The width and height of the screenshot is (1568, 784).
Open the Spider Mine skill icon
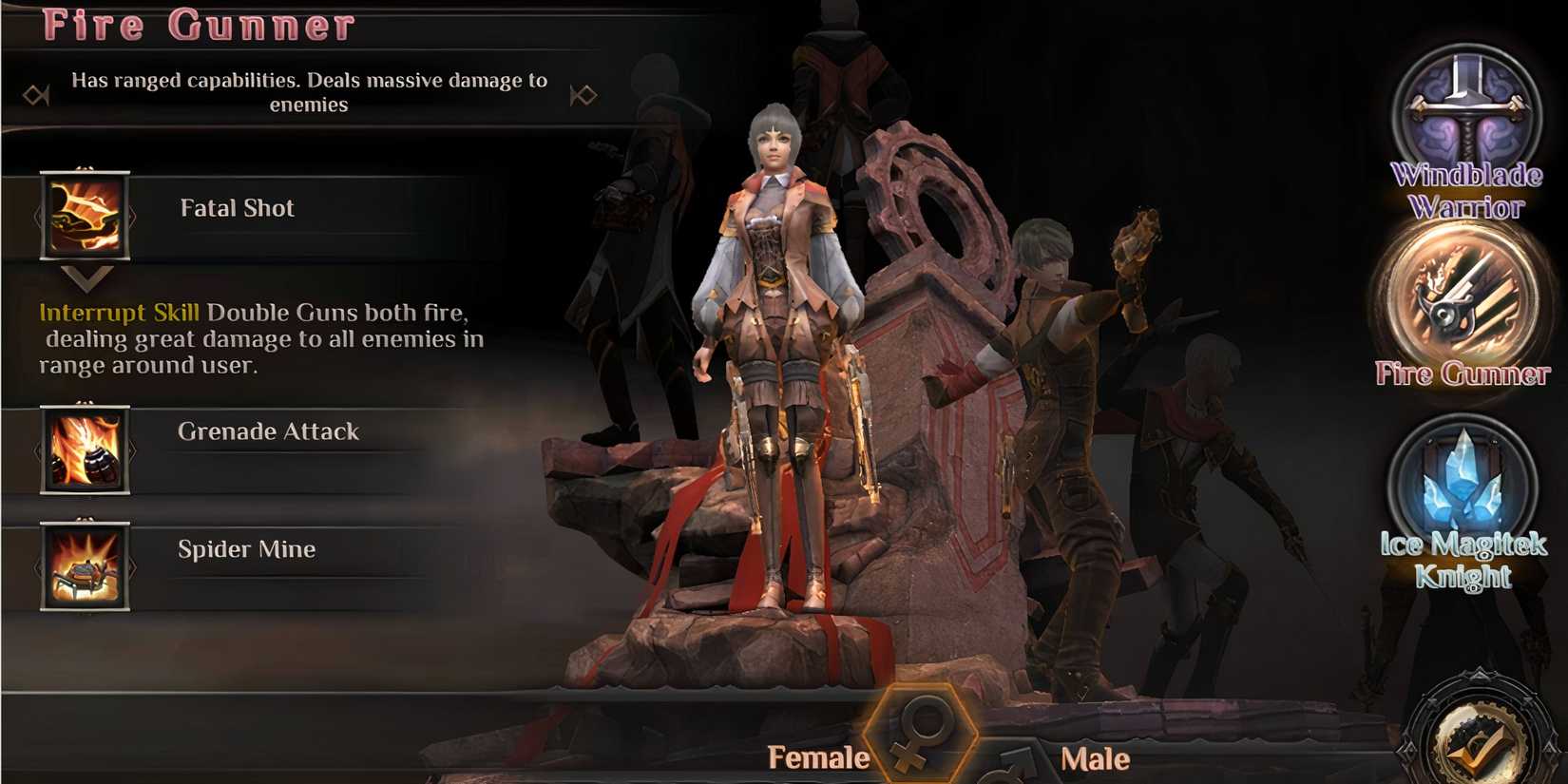[x=84, y=566]
